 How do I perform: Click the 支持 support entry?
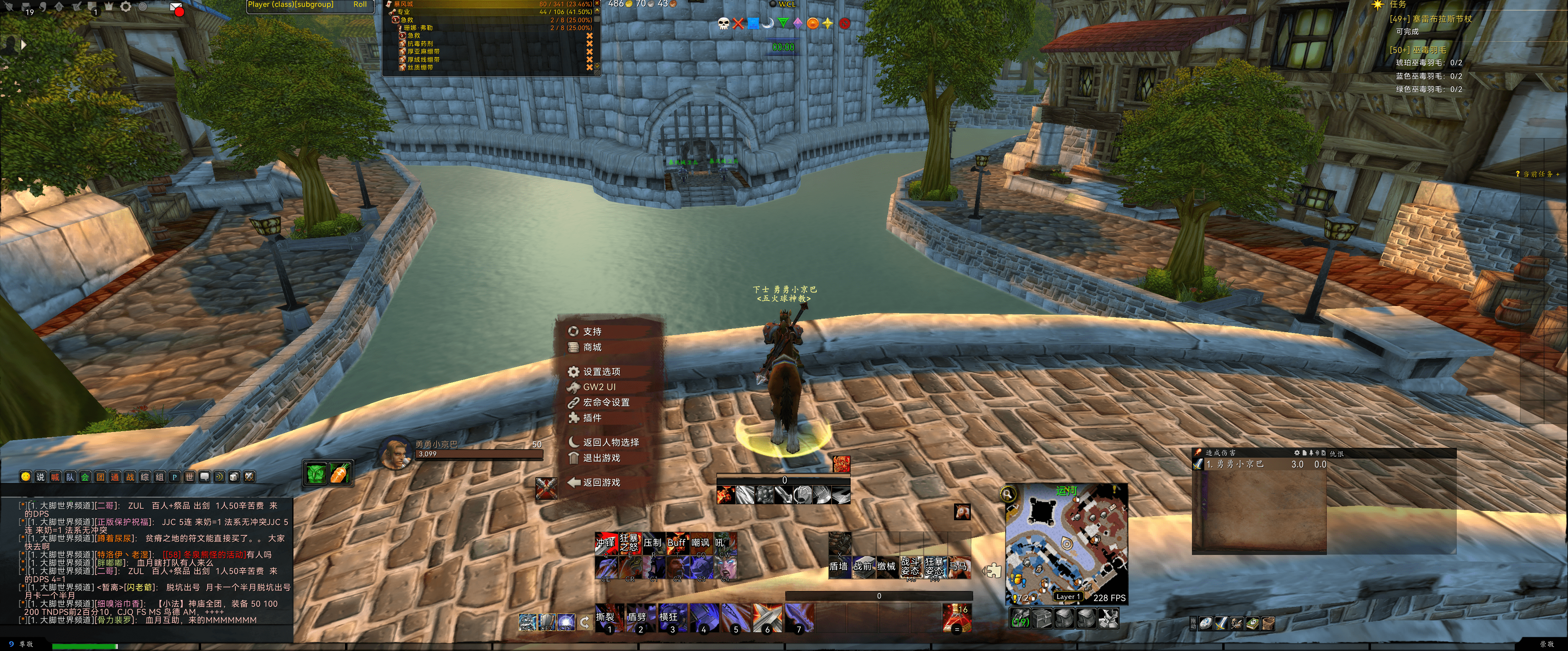pyautogui.click(x=591, y=331)
